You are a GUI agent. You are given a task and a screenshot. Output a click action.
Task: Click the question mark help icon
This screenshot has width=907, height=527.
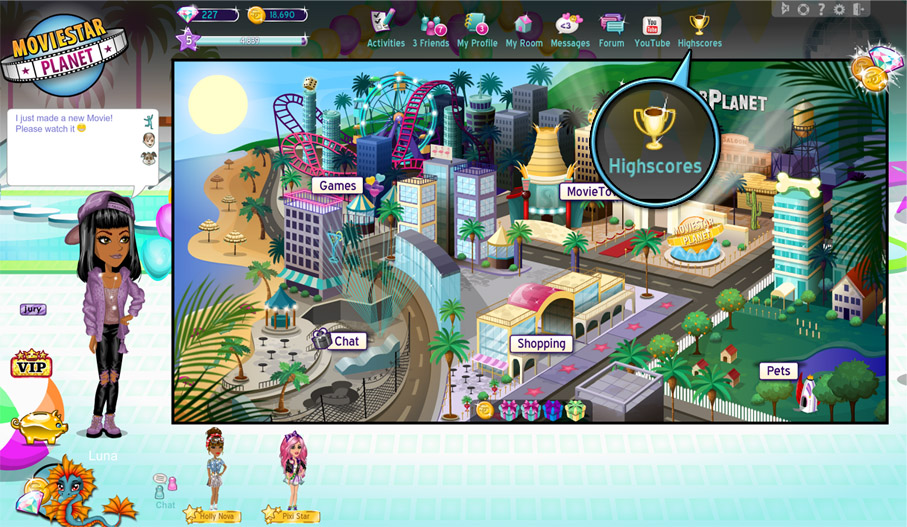click(x=821, y=9)
